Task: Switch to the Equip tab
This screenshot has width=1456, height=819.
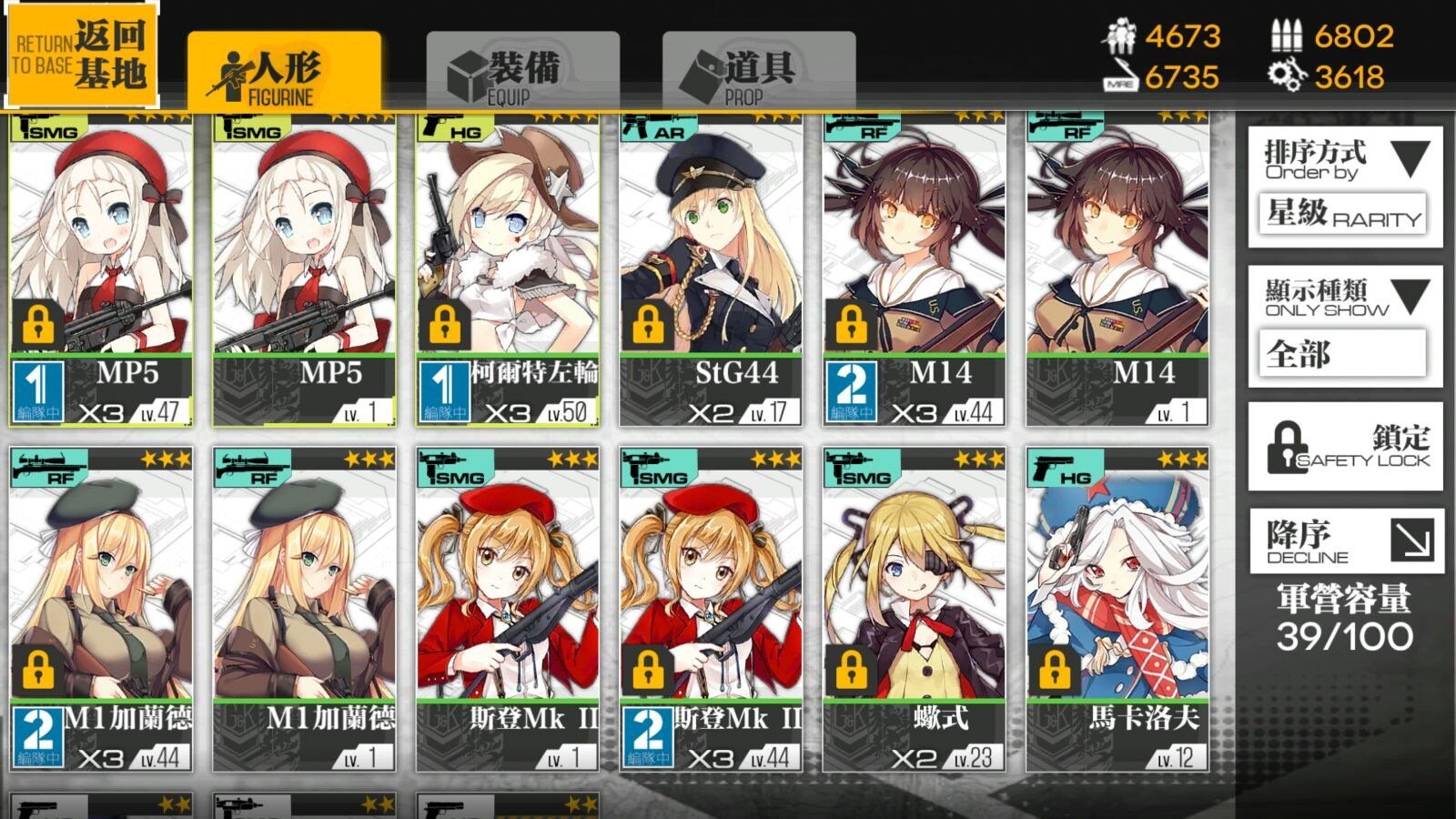Action: click(522, 73)
